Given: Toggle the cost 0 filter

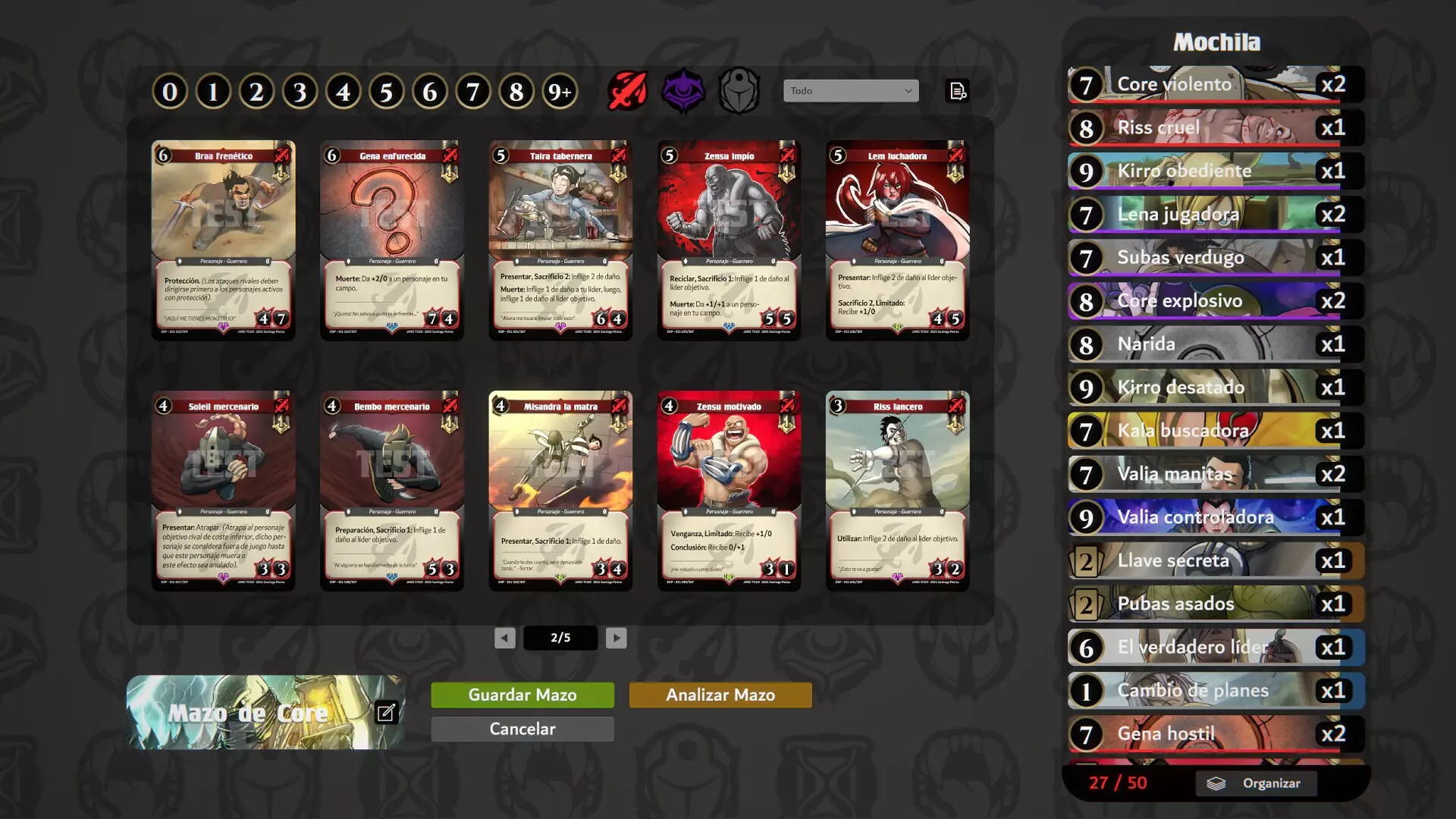Looking at the screenshot, I should click(x=170, y=90).
